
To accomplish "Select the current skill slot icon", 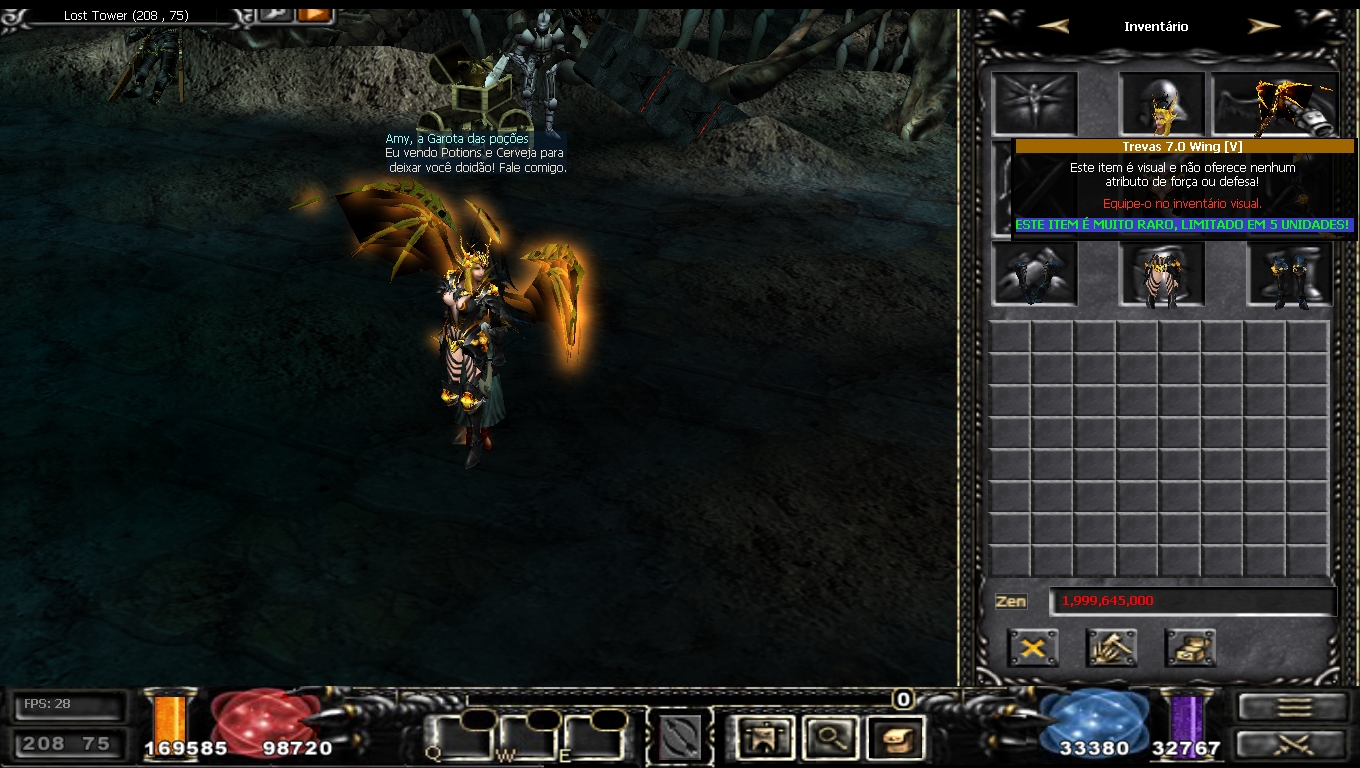I will tap(679, 739).
